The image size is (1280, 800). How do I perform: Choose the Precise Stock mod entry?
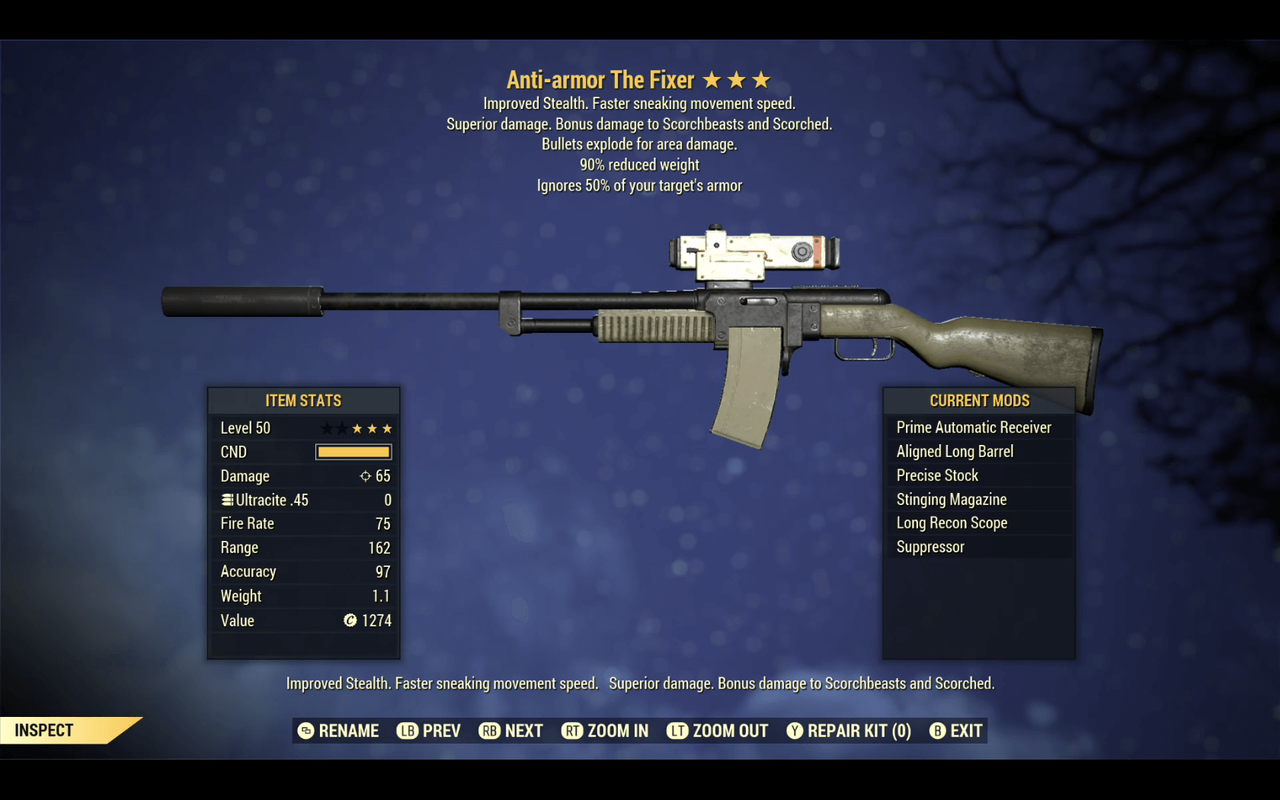coord(937,475)
